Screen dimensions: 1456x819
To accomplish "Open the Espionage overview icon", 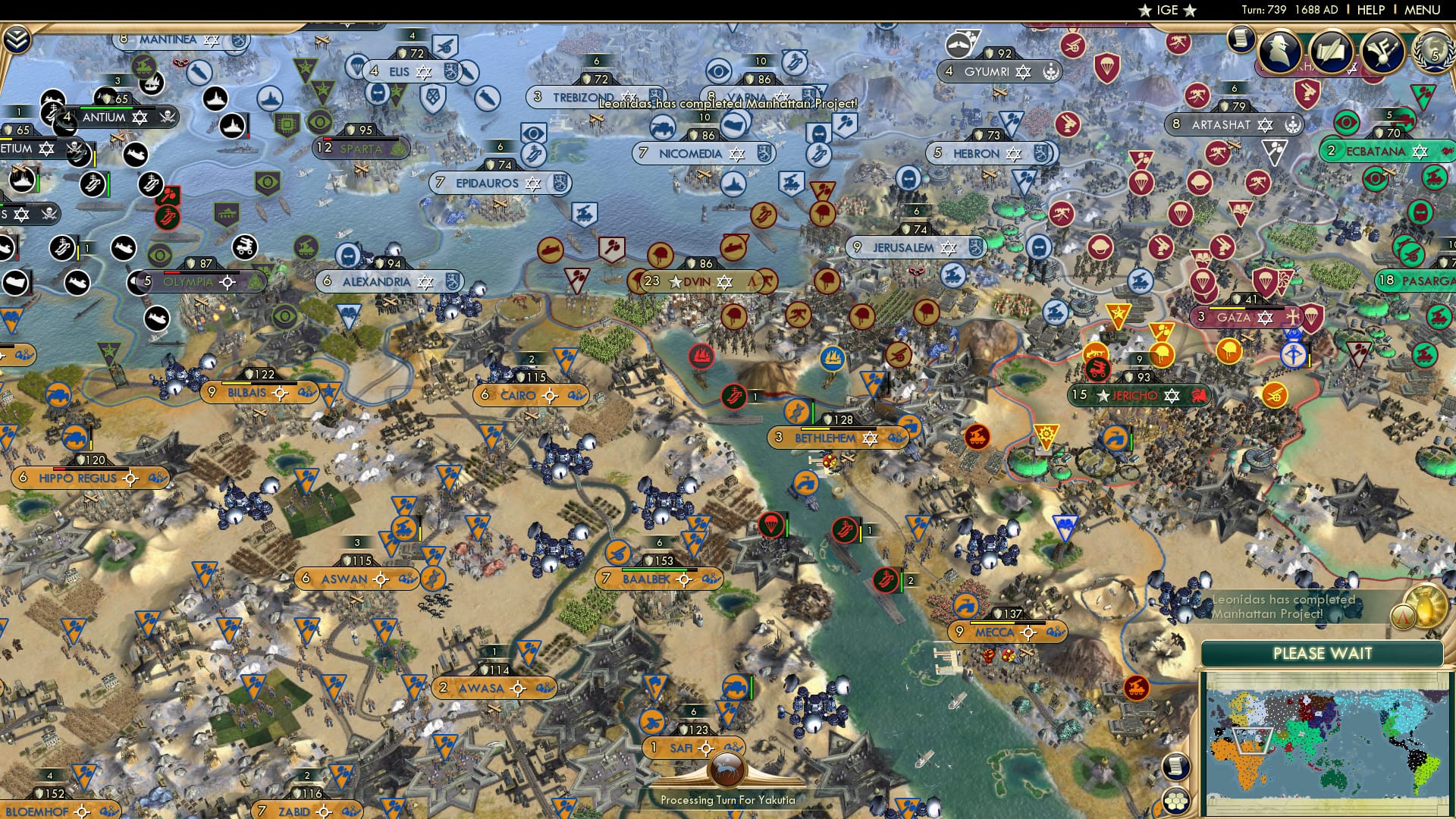I will [x=1282, y=53].
